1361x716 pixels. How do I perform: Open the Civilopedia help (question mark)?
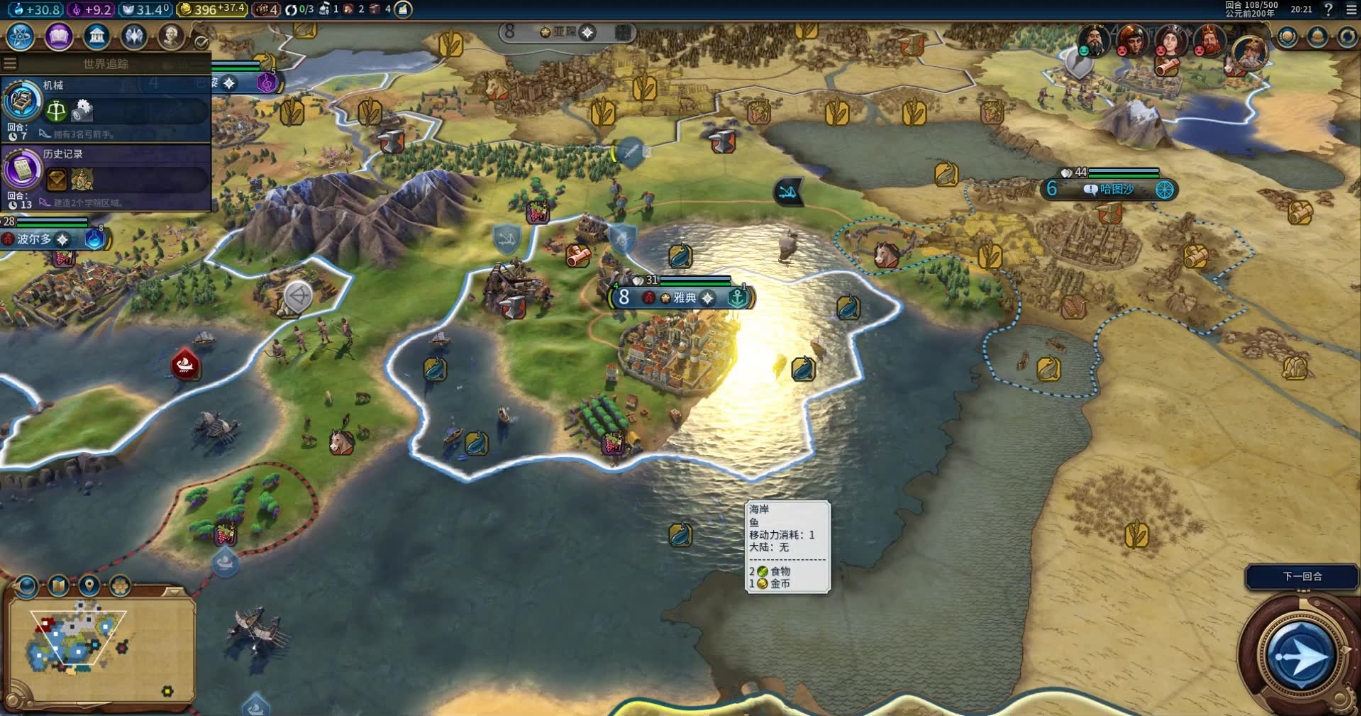click(1328, 10)
